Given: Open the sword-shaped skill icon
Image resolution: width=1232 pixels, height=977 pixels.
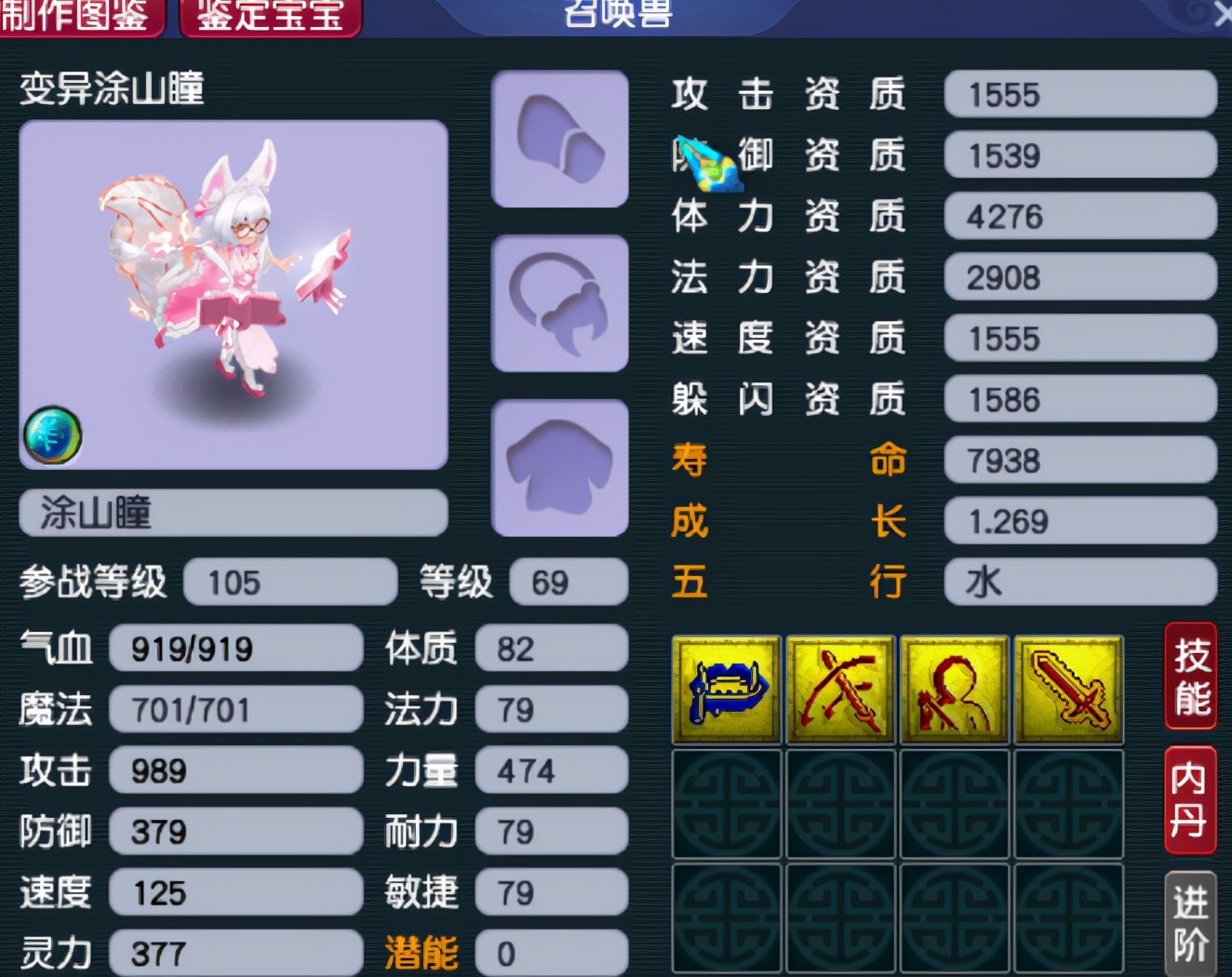Looking at the screenshot, I should [x=1068, y=690].
